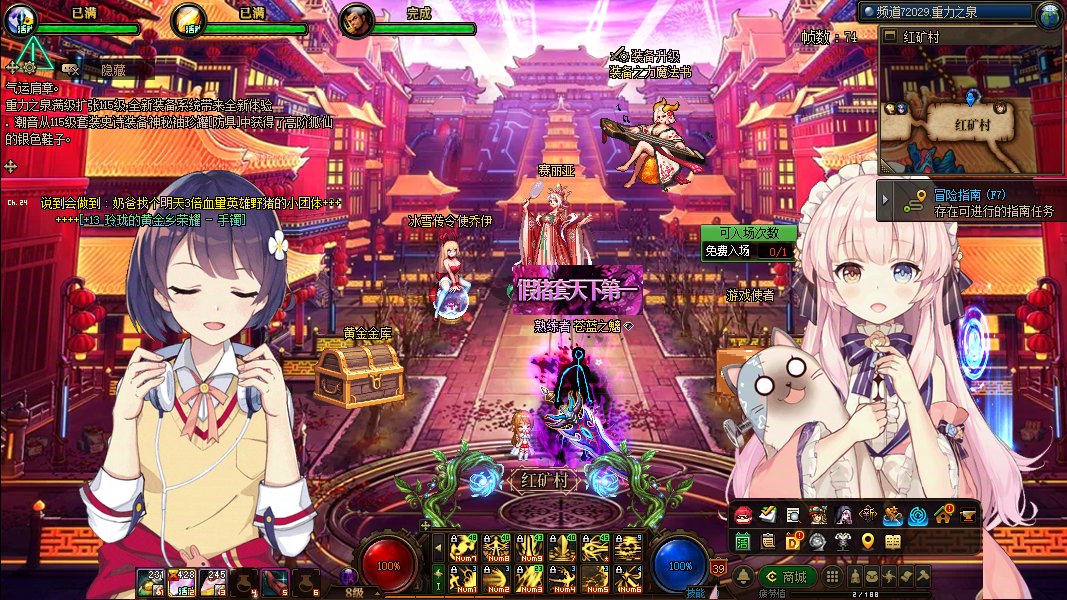Open the open book icon
This screenshot has width=1067, height=600.
tap(893, 542)
